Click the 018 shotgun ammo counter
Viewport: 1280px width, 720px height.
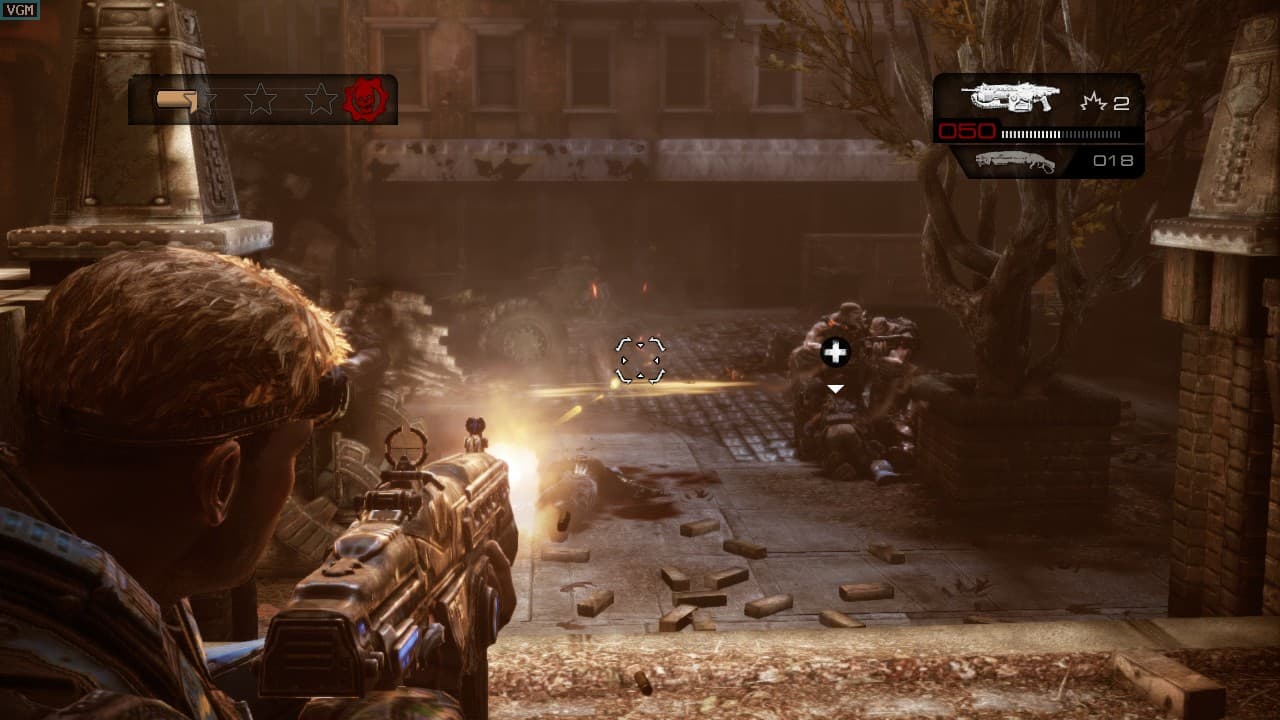pos(1115,157)
